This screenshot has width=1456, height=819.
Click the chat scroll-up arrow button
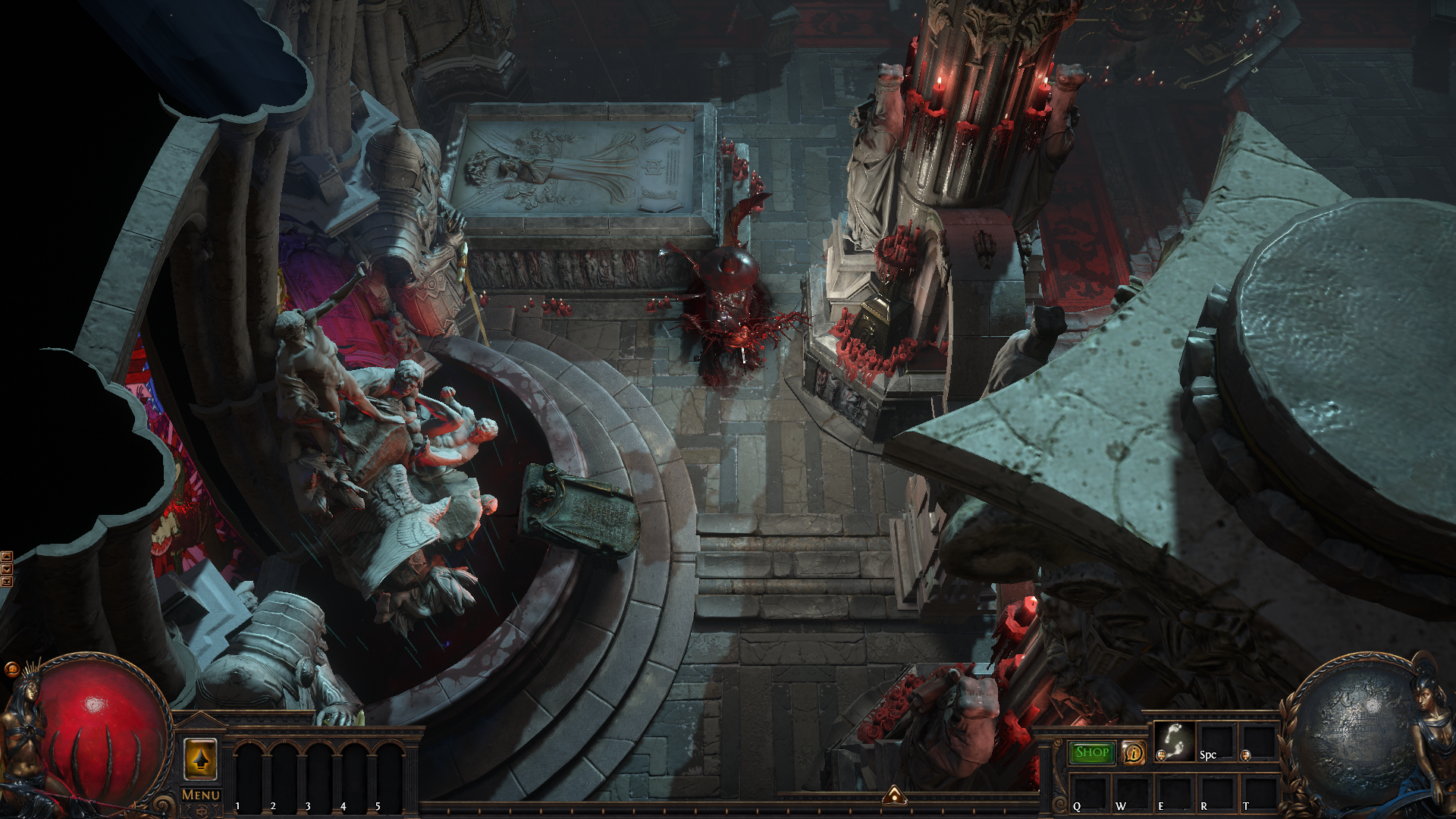[7, 557]
